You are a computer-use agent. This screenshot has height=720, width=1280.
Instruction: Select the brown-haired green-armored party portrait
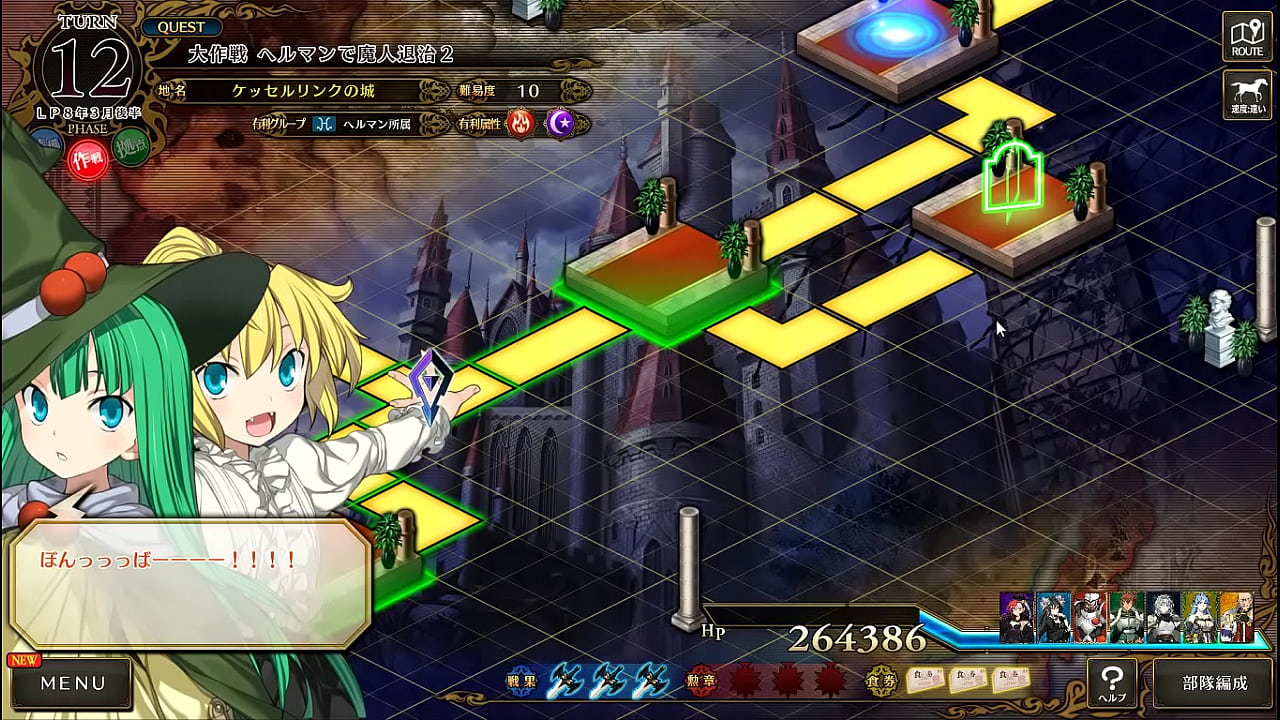pos(1127,617)
